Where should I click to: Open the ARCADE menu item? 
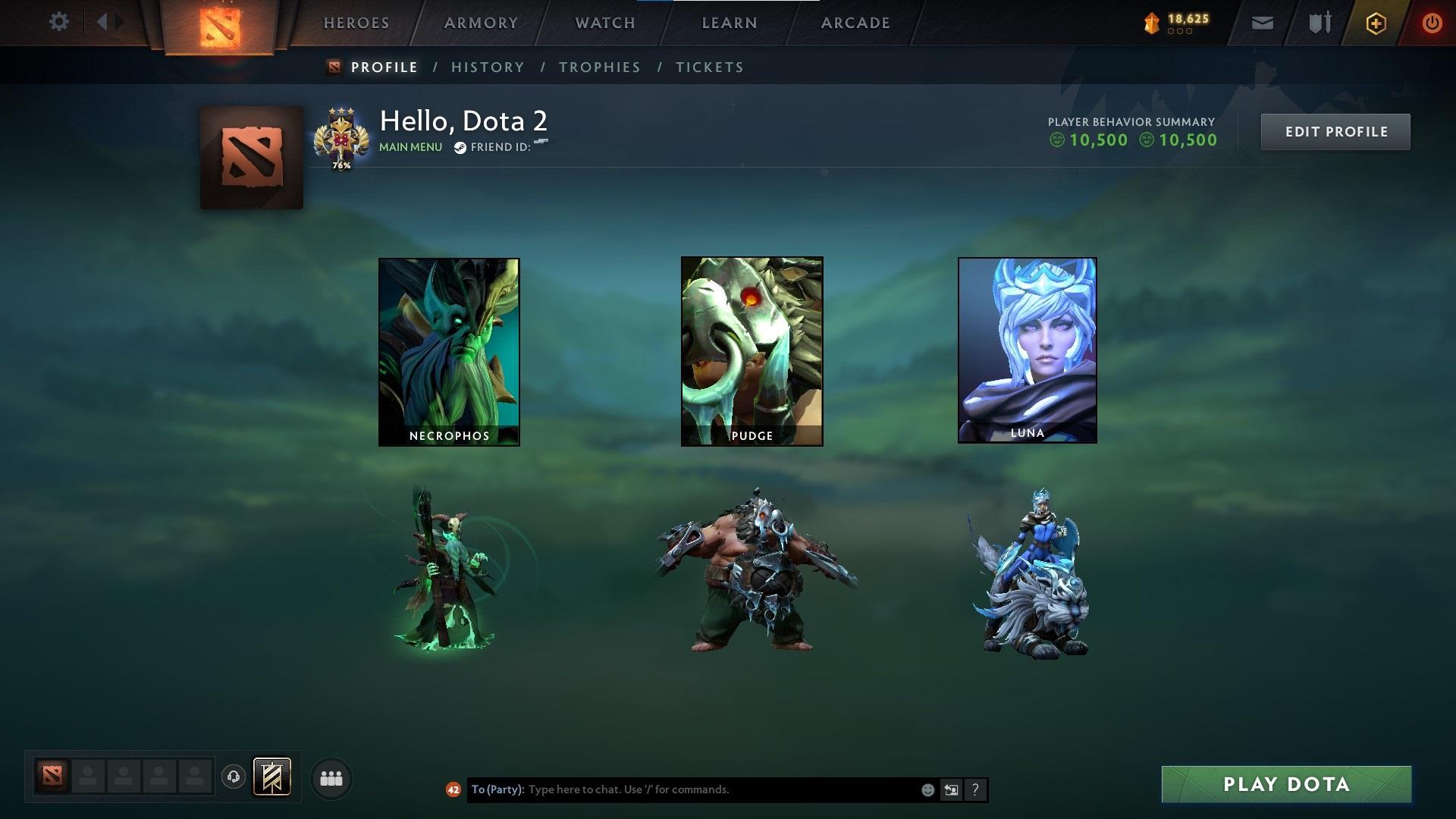pos(855,22)
